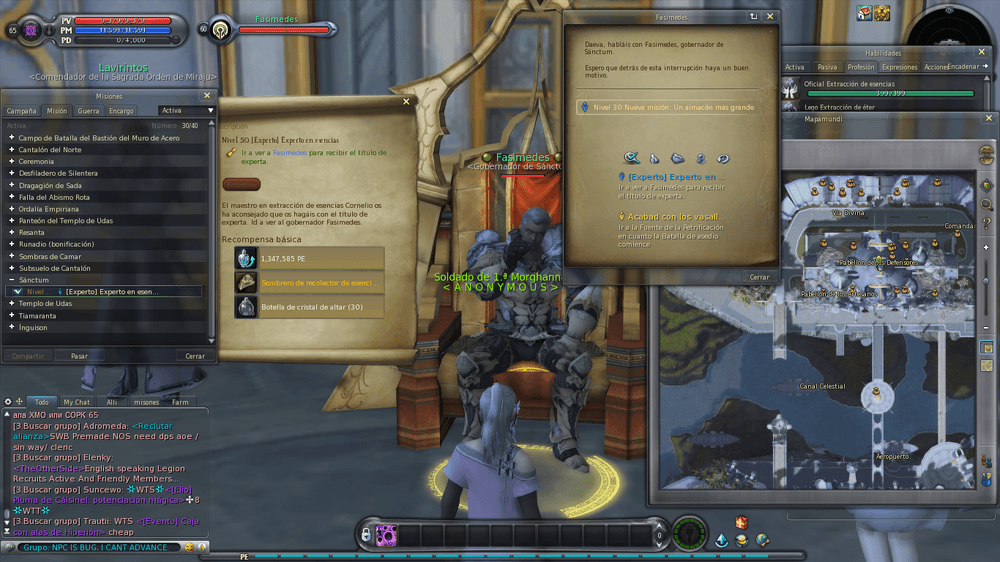This screenshot has width=1000, height=562.
Task: Select the Encargo missions tab
Action: 121,111
